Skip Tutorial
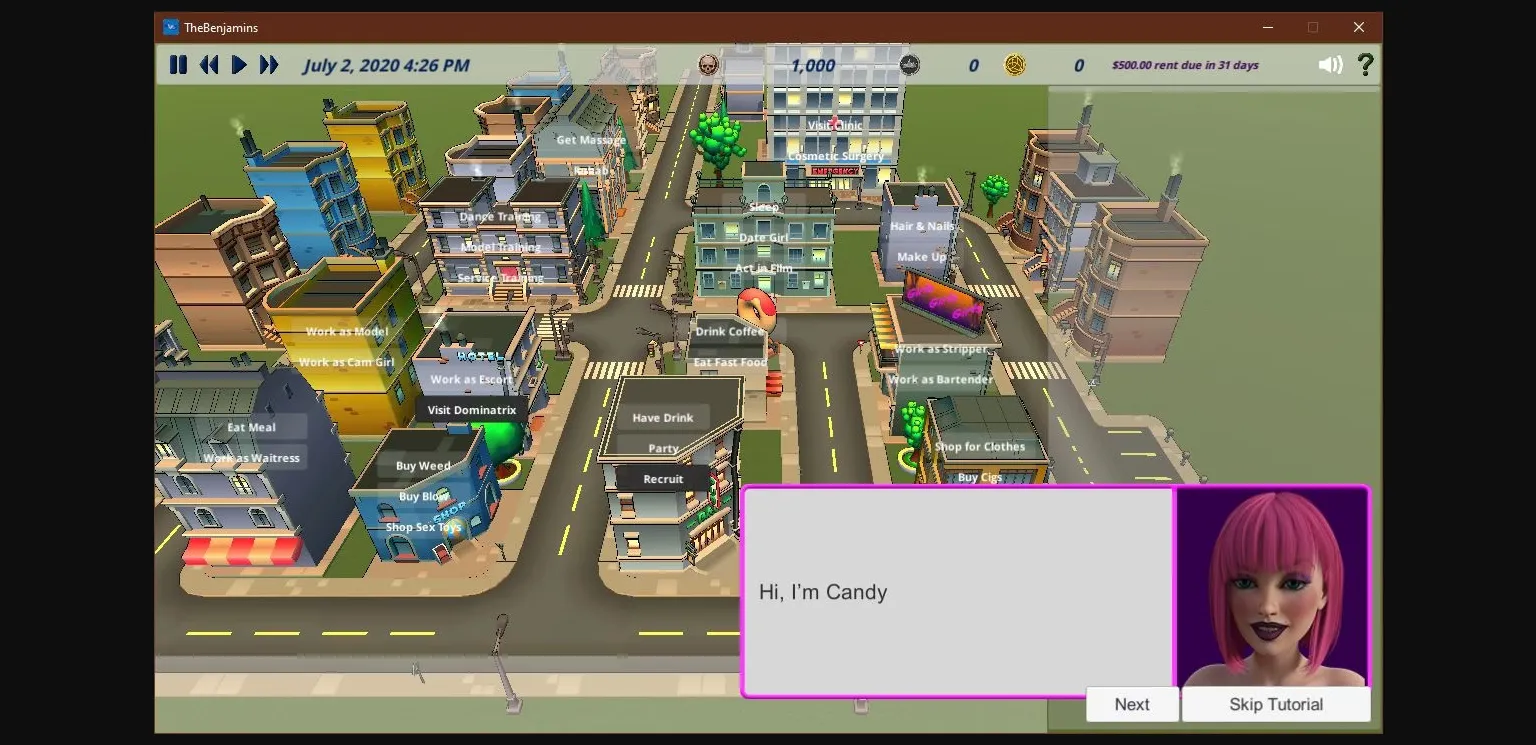The height and width of the screenshot is (745, 1536). 1275,704
